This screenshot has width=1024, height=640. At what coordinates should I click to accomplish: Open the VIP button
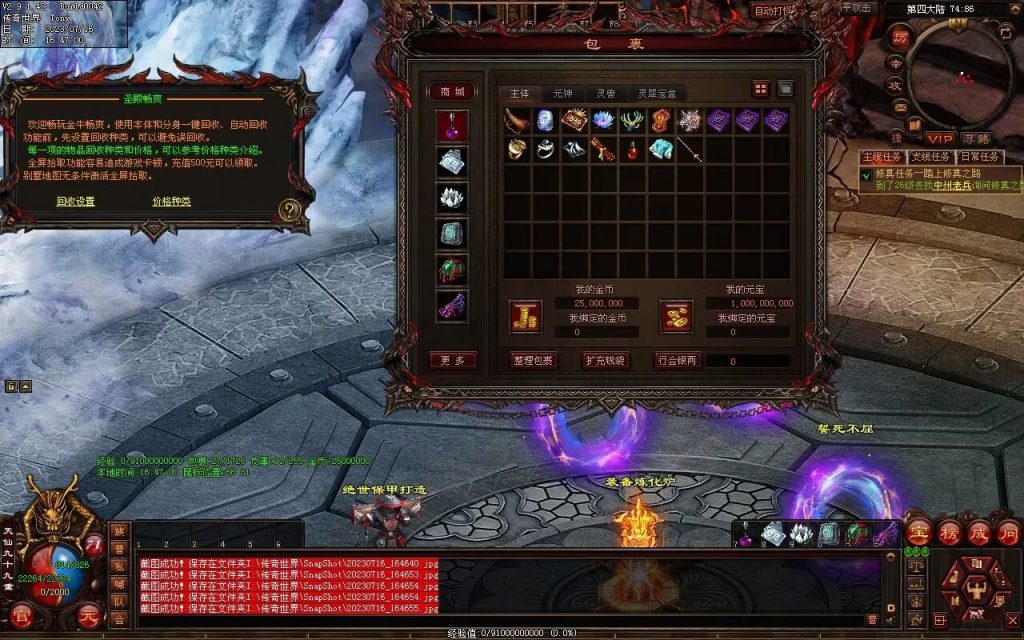(x=939, y=138)
